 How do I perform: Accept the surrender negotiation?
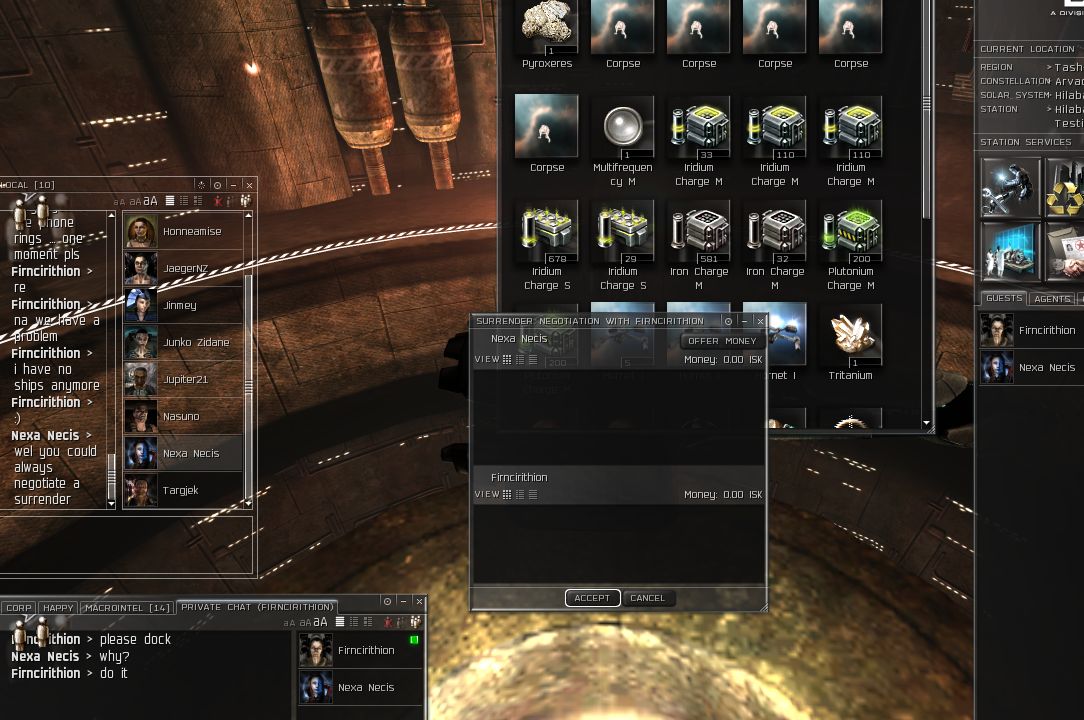coord(592,598)
